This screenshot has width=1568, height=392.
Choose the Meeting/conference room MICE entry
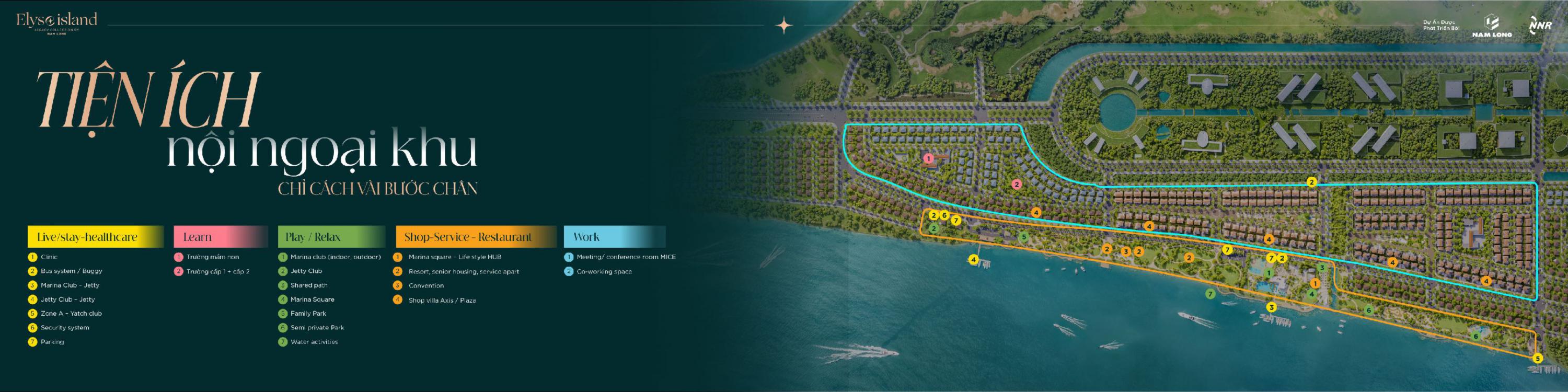(626, 257)
